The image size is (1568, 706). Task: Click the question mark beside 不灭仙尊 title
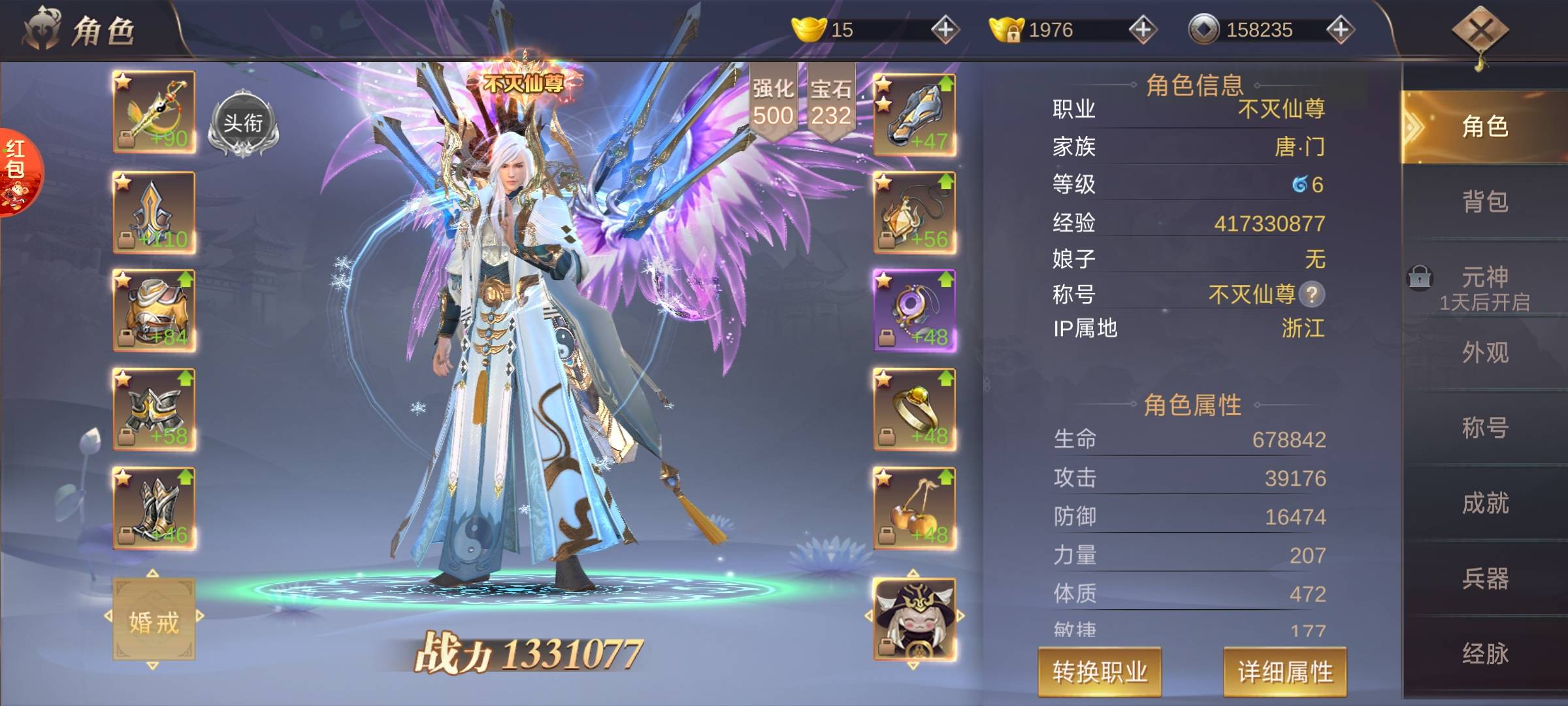click(1311, 294)
